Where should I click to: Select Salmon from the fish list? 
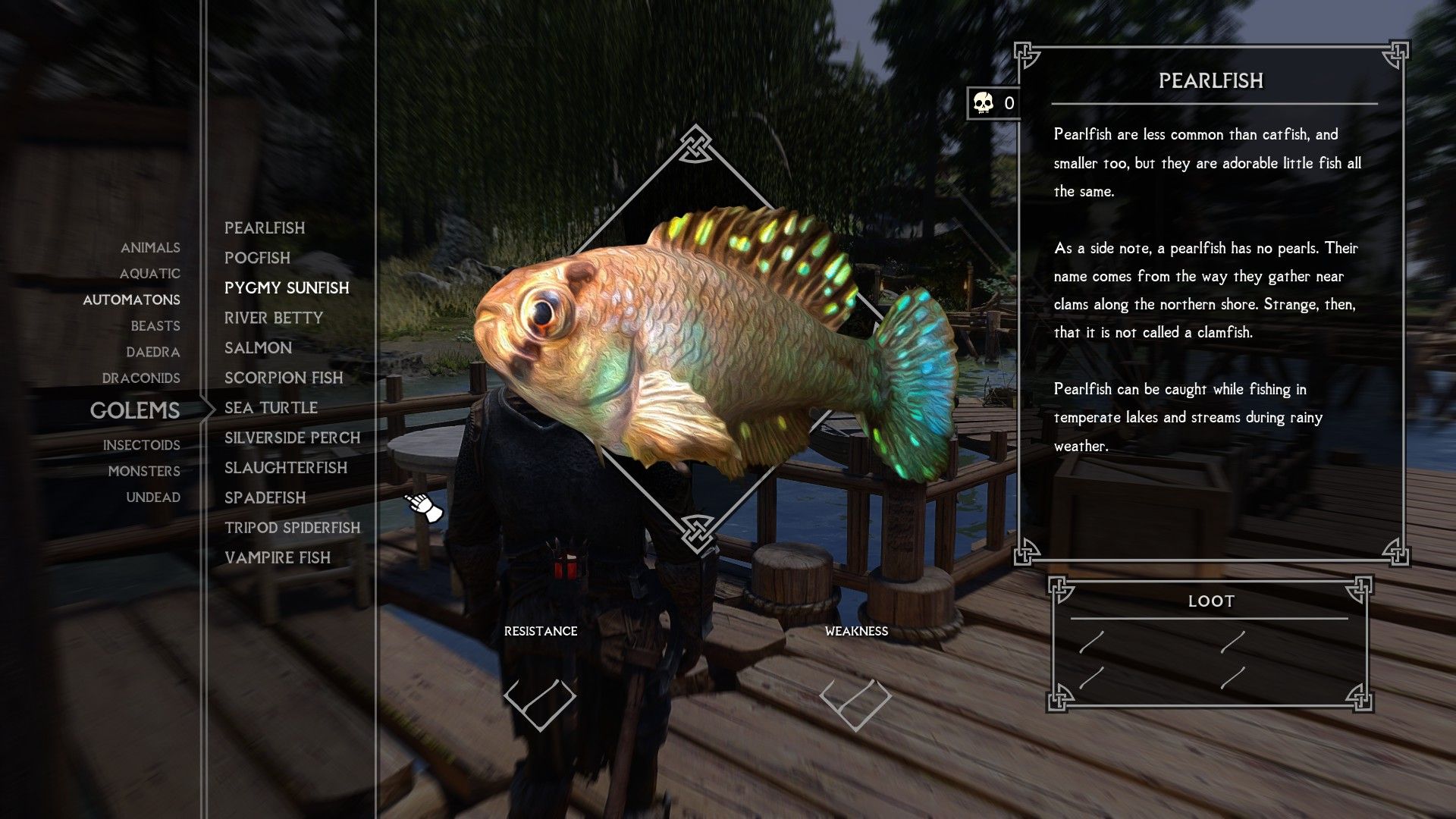[258, 347]
